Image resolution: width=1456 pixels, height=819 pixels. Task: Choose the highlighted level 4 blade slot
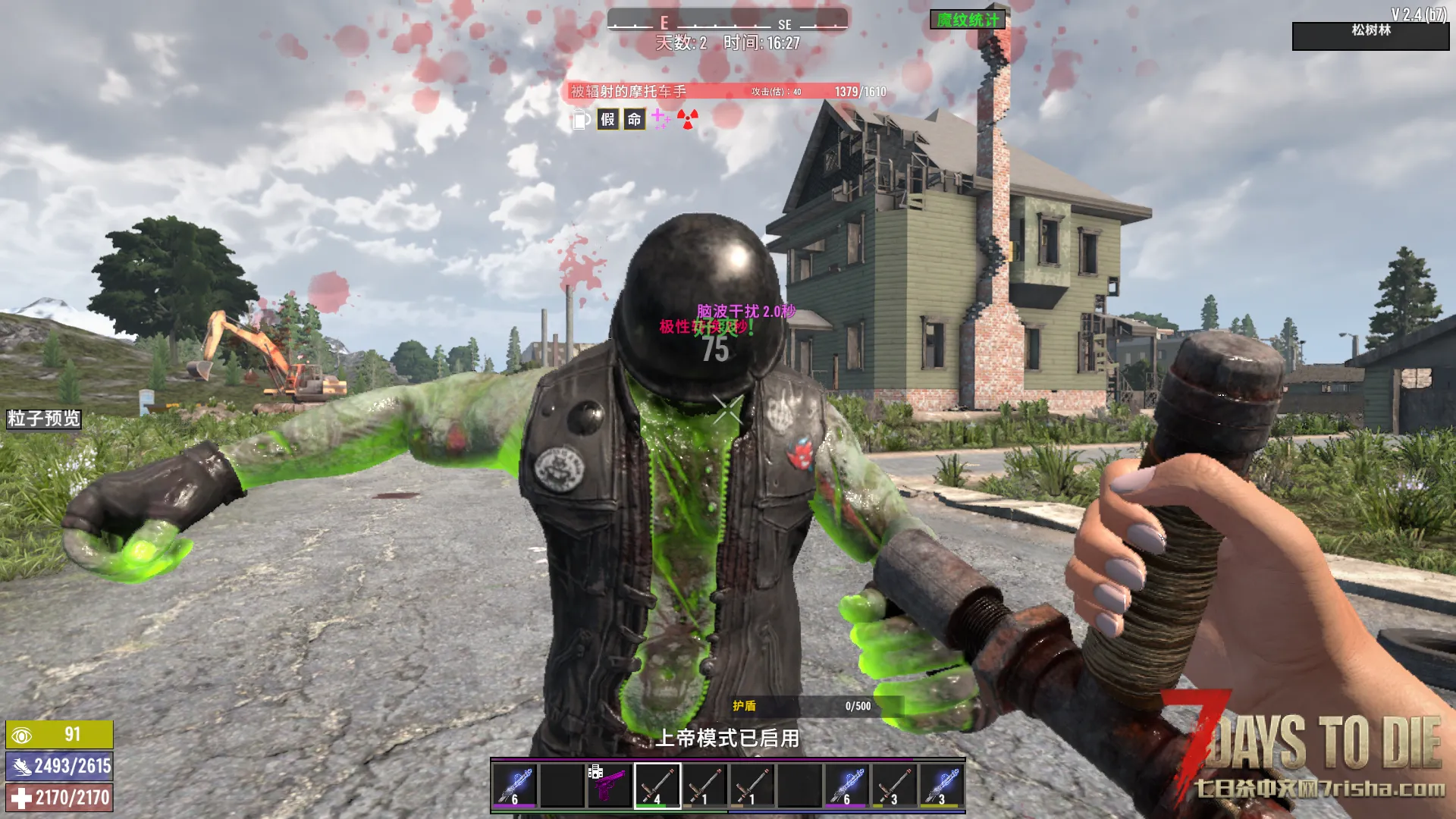[x=657, y=785]
